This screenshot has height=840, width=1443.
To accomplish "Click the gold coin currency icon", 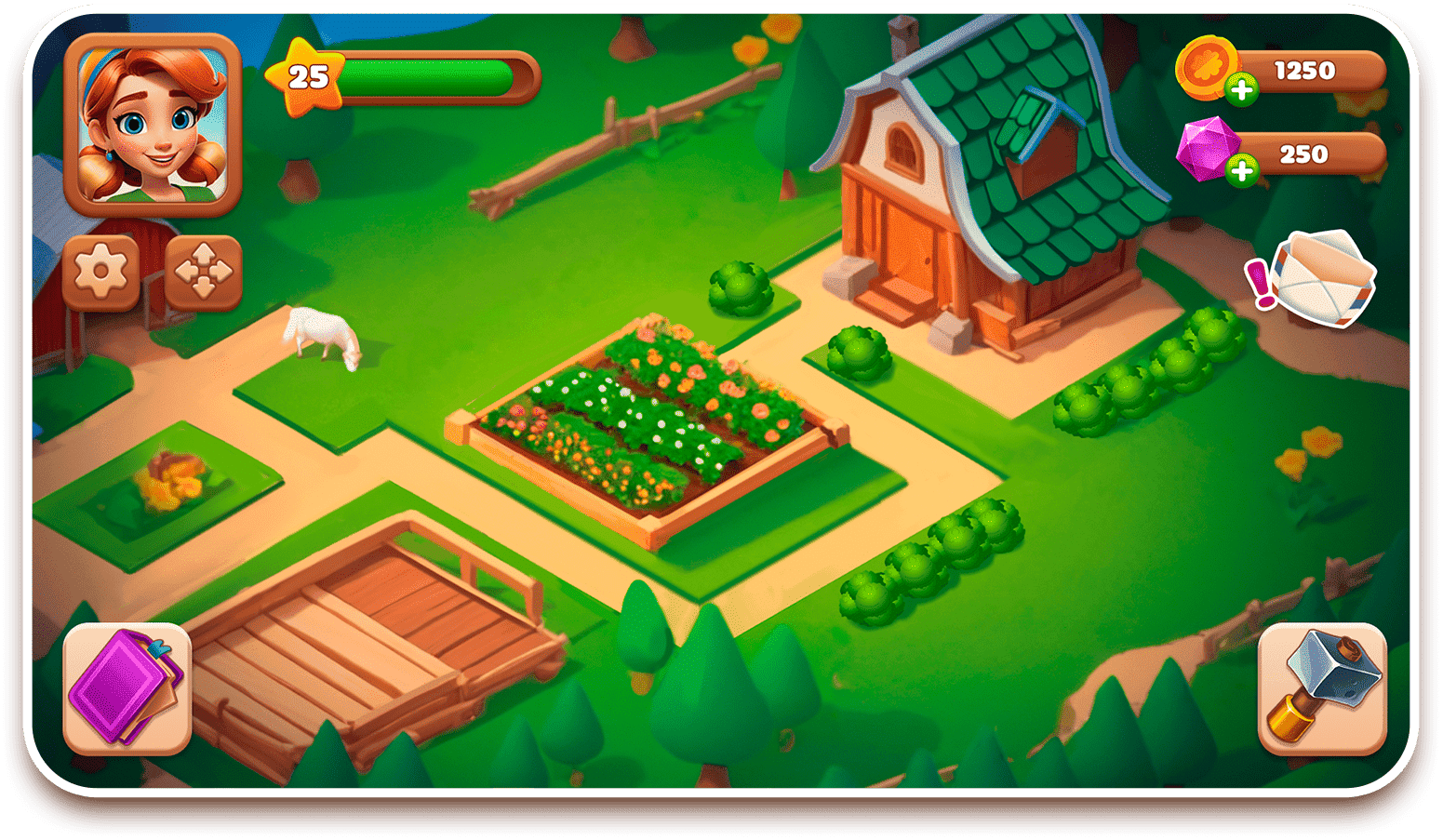I will coord(1211,72).
